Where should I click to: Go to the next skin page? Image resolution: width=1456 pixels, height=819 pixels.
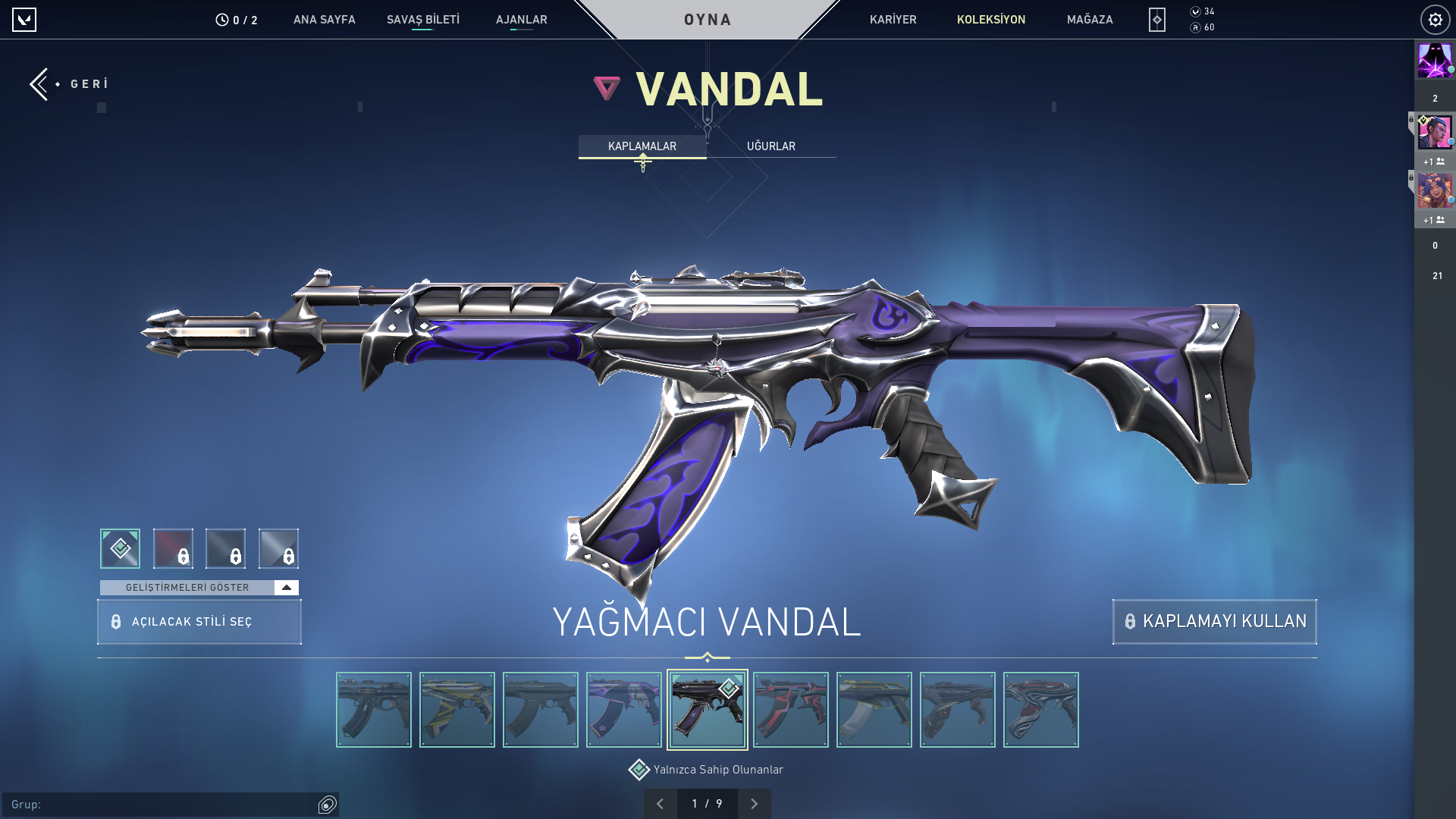tap(754, 804)
